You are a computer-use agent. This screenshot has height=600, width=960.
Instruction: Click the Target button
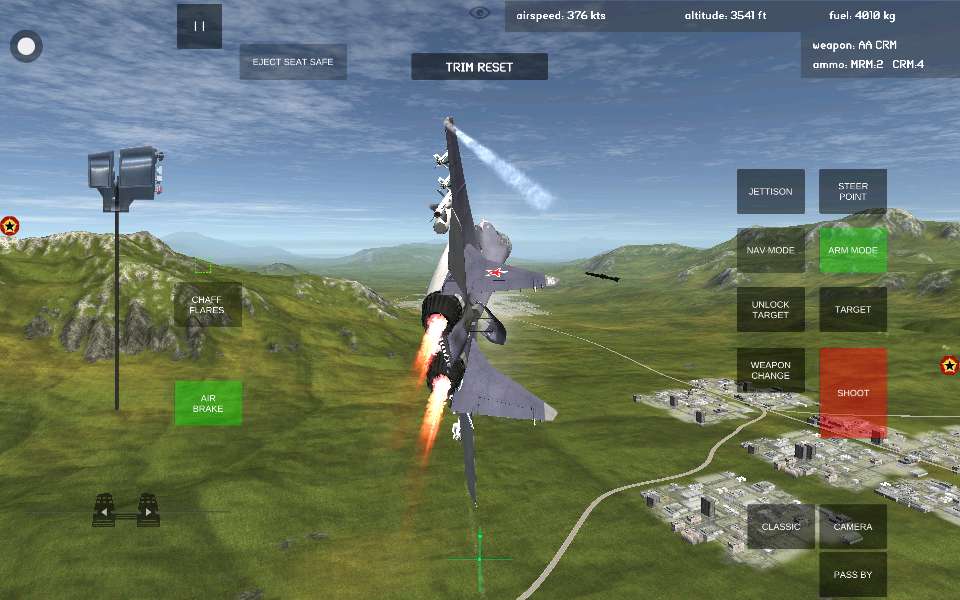853,310
